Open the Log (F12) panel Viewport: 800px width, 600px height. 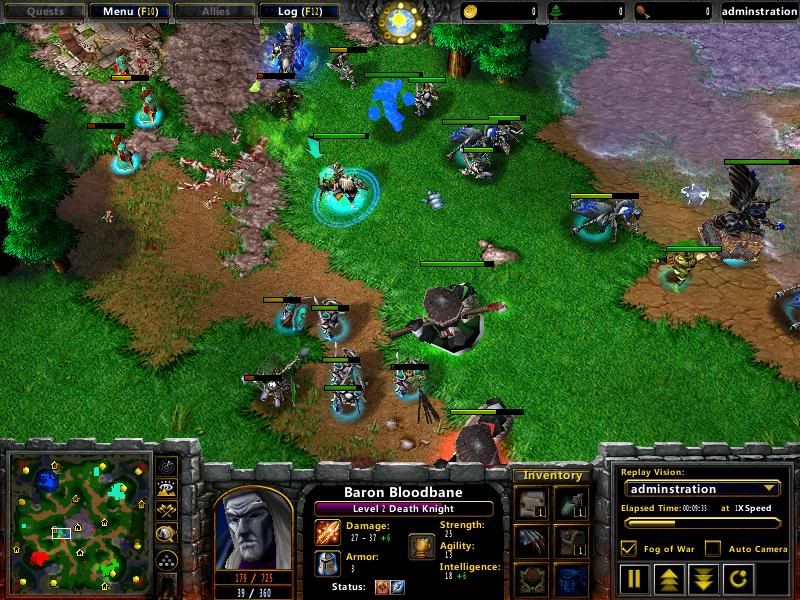(297, 11)
